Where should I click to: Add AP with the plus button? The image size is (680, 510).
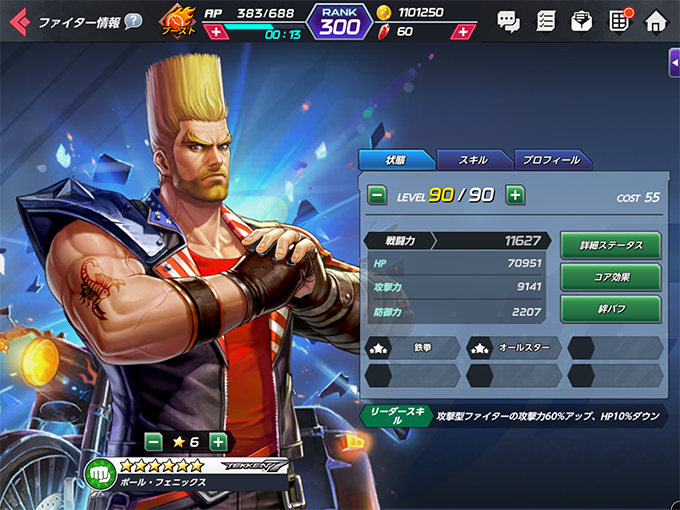[x=215, y=31]
